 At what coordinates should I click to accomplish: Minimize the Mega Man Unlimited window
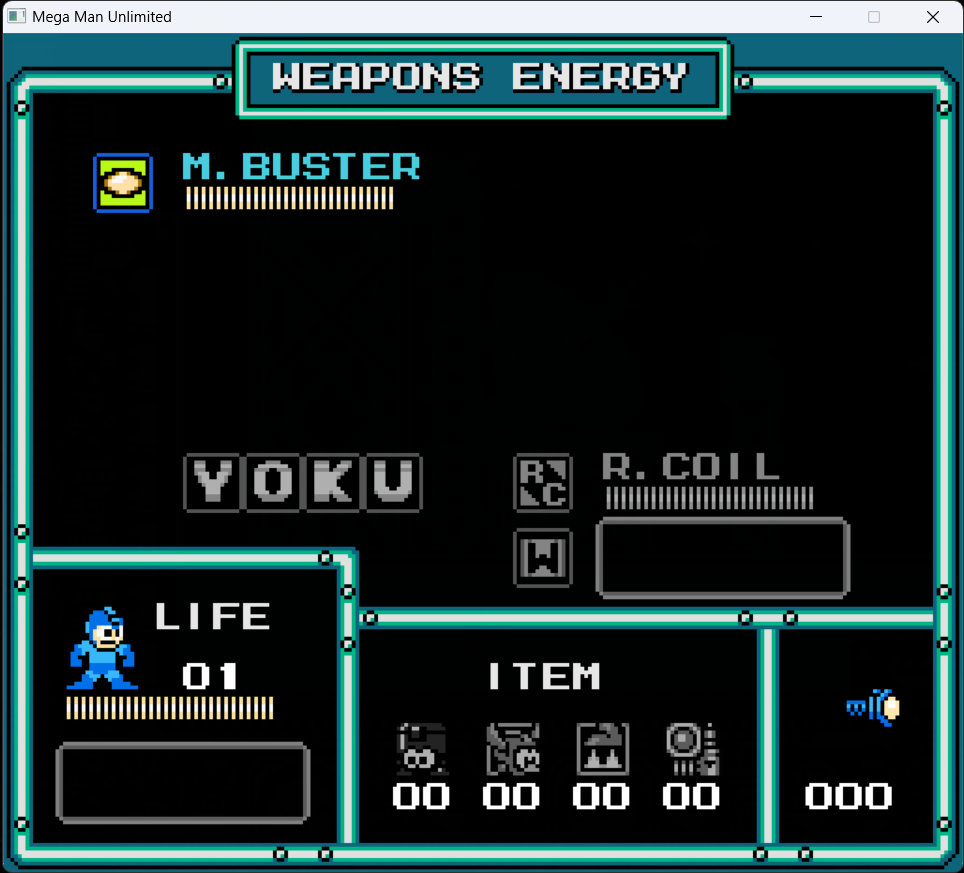(x=817, y=17)
